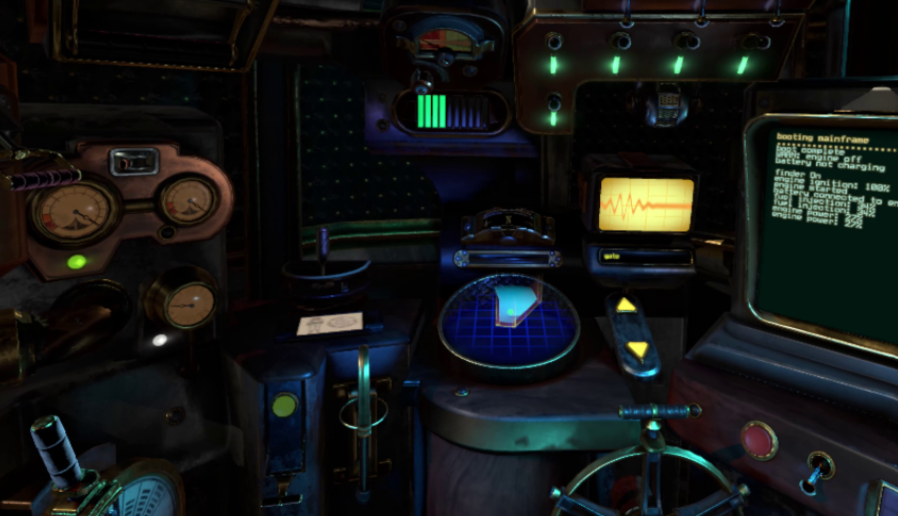
Task: Select the blue grid radar display
Action: 508,322
